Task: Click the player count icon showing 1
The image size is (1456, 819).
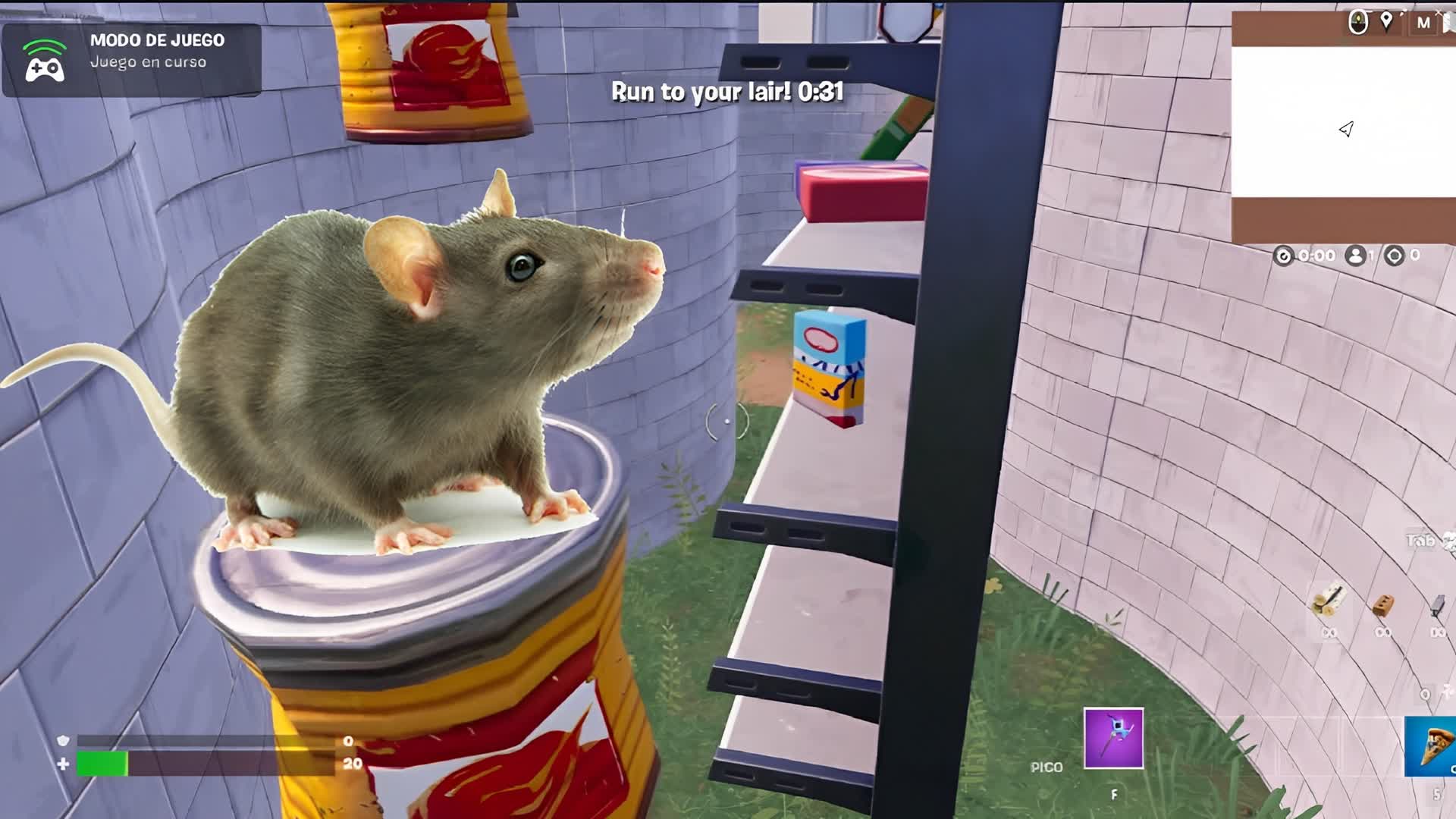Action: (1357, 256)
